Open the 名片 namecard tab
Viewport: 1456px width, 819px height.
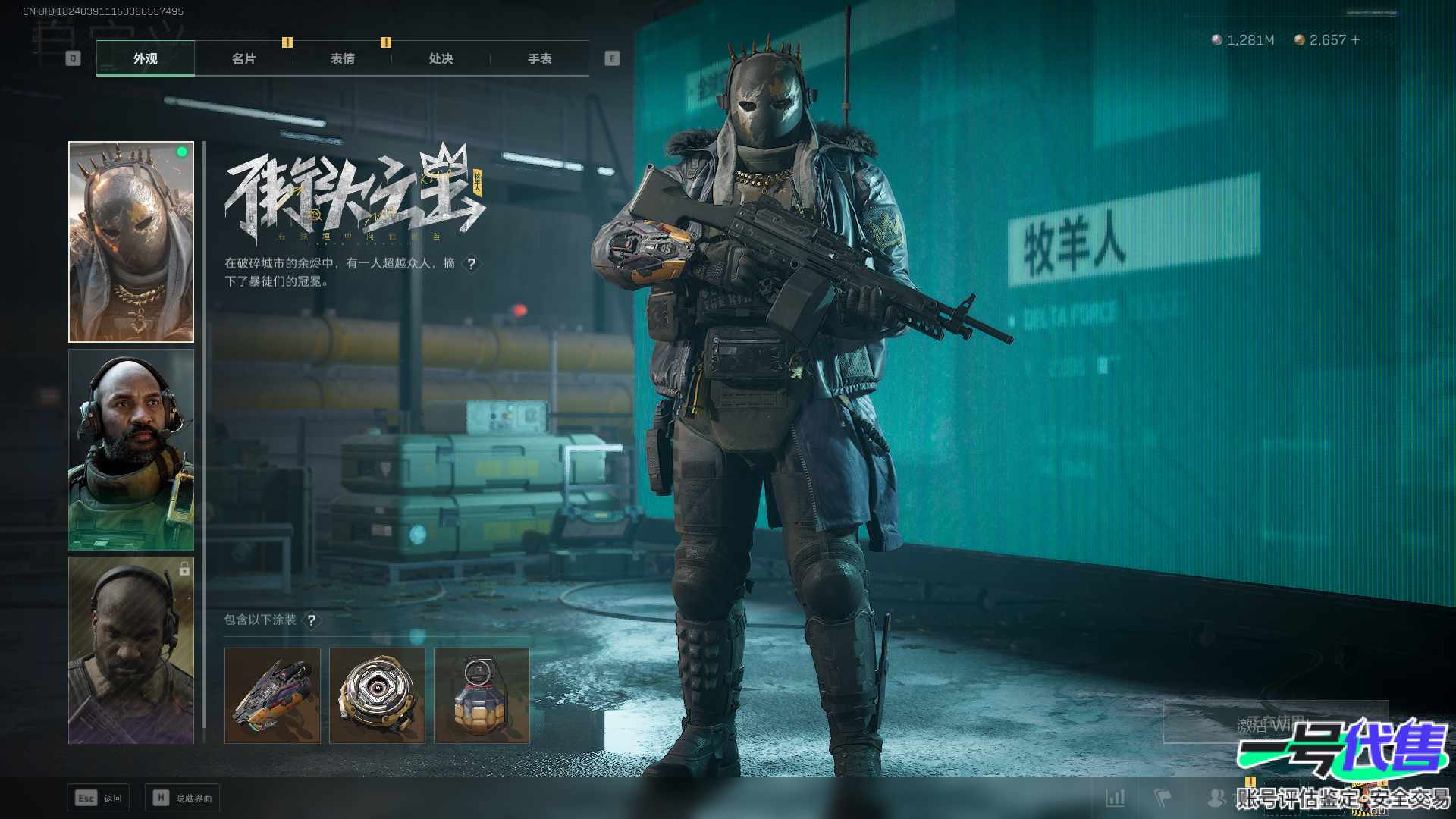(x=244, y=58)
